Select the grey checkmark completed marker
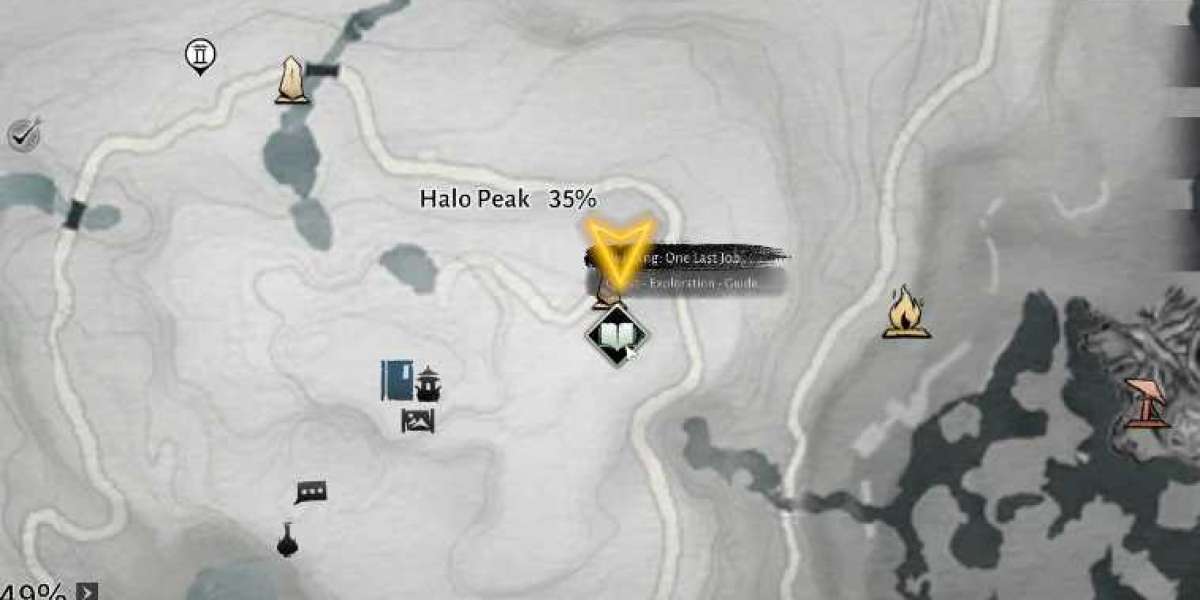Viewport: 1200px width, 600px height. click(x=23, y=133)
